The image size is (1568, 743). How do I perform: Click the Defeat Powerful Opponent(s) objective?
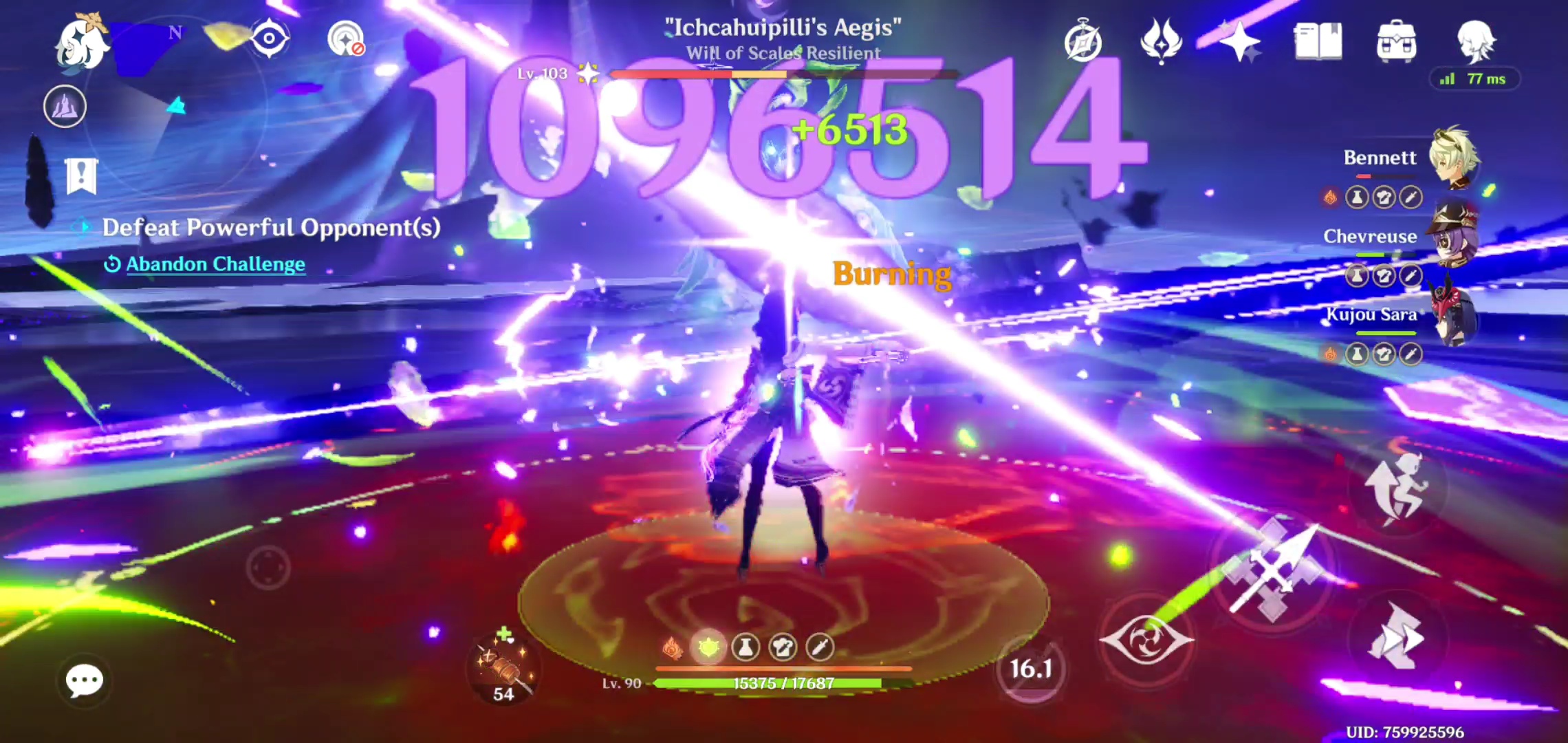coord(272,228)
